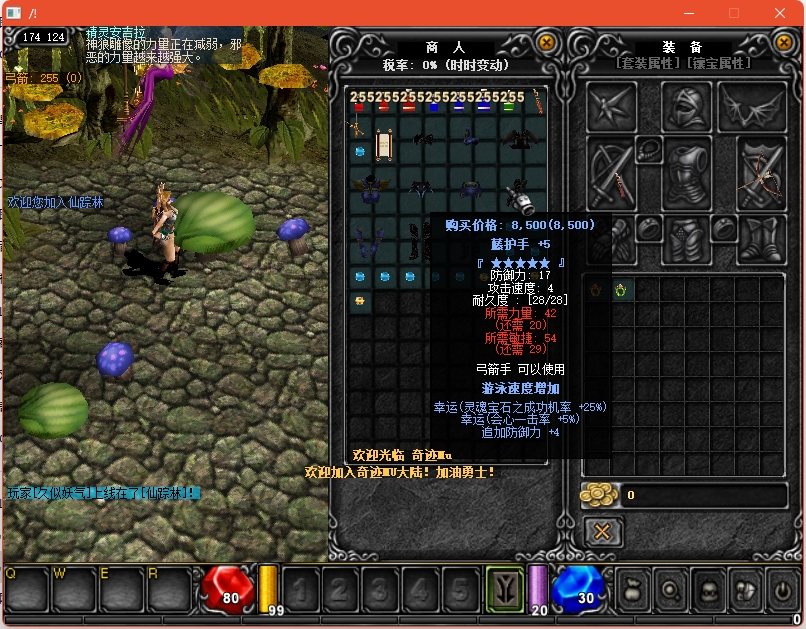Click the equipped helmet slot

click(687, 105)
